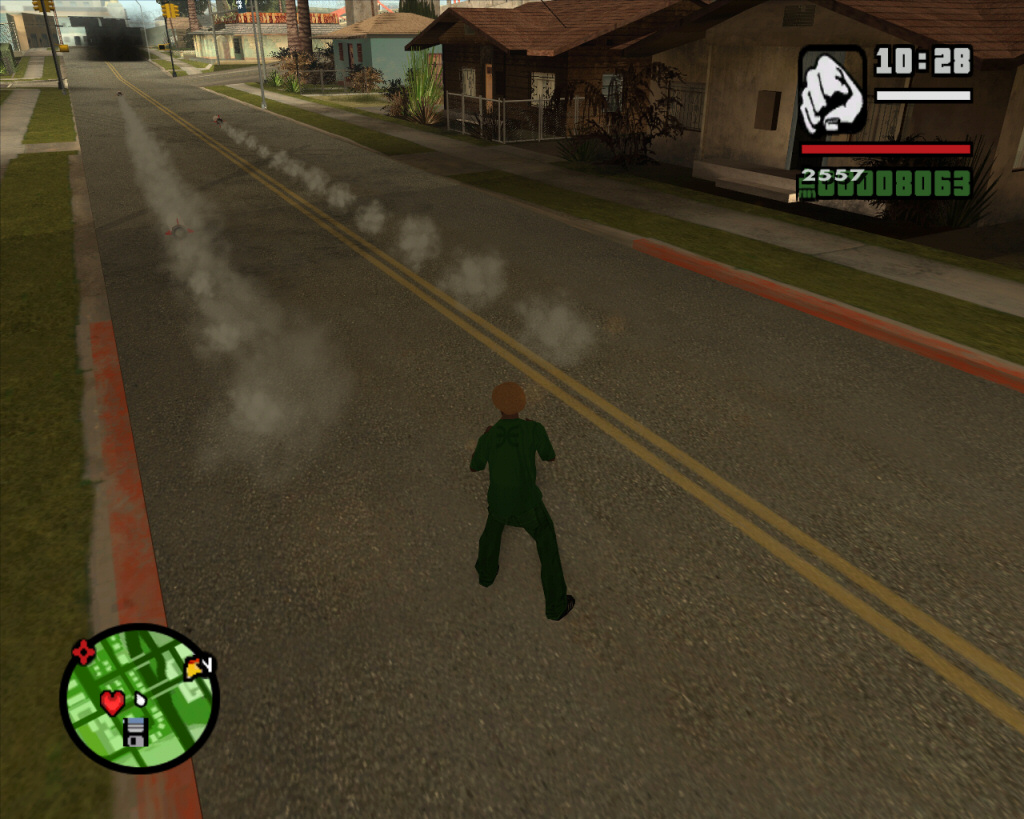This screenshot has height=819, width=1024.
Task: Click the red heart marker on the minimap
Action: click(112, 702)
